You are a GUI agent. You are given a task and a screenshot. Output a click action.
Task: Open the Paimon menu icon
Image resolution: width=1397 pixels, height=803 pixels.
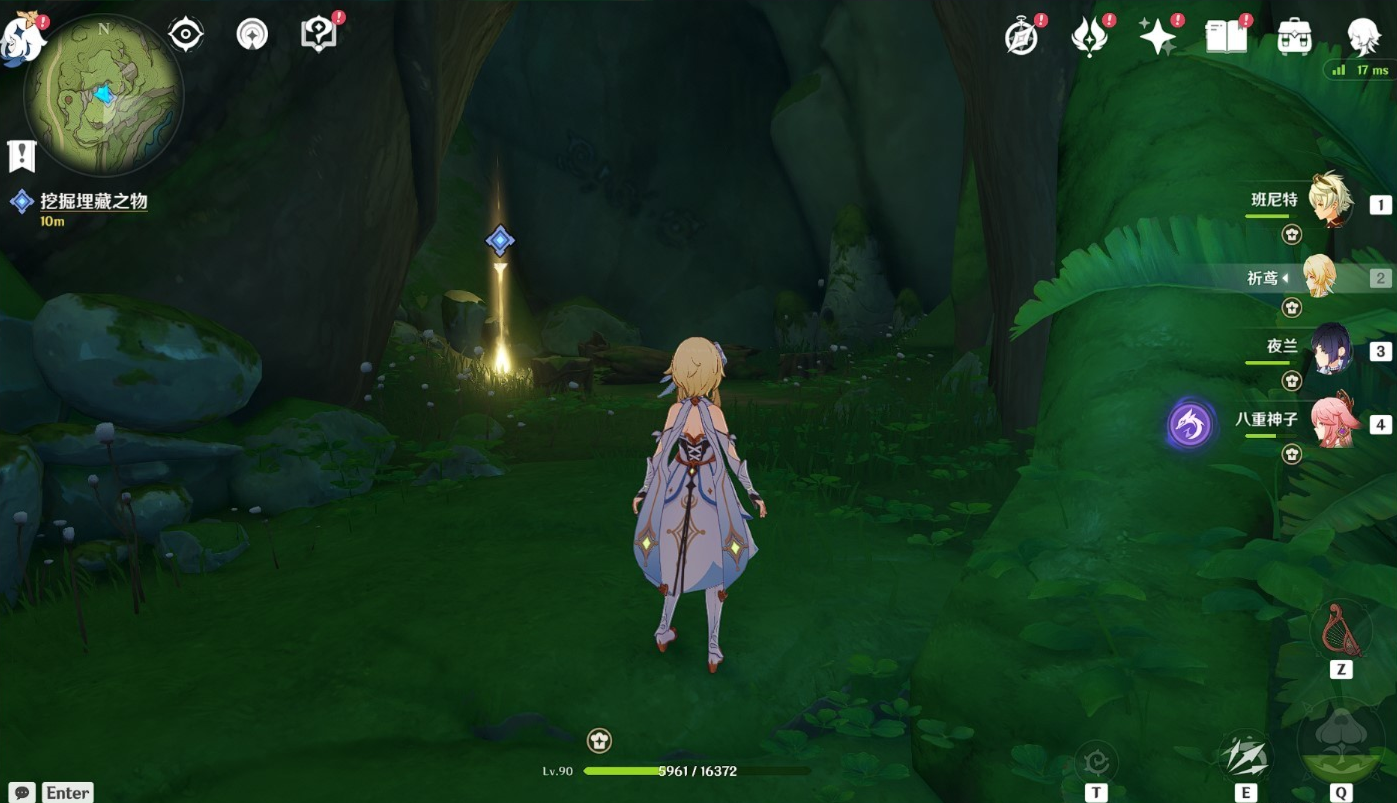(x=20, y=38)
